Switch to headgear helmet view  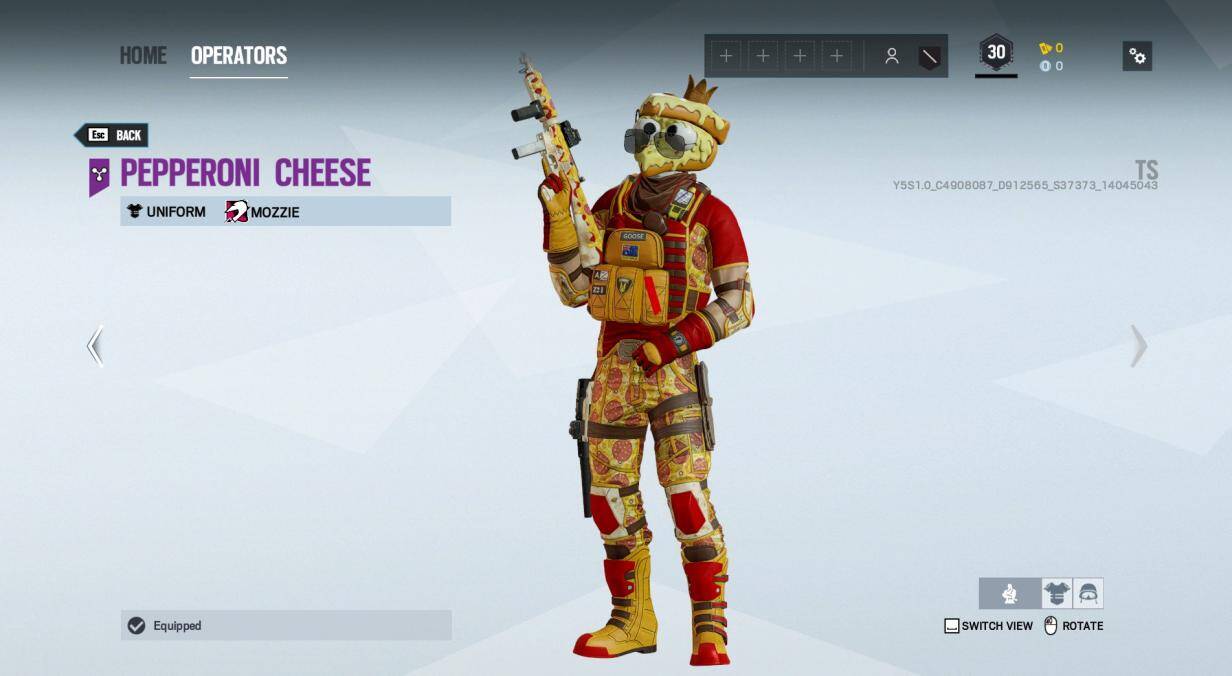coord(1088,594)
